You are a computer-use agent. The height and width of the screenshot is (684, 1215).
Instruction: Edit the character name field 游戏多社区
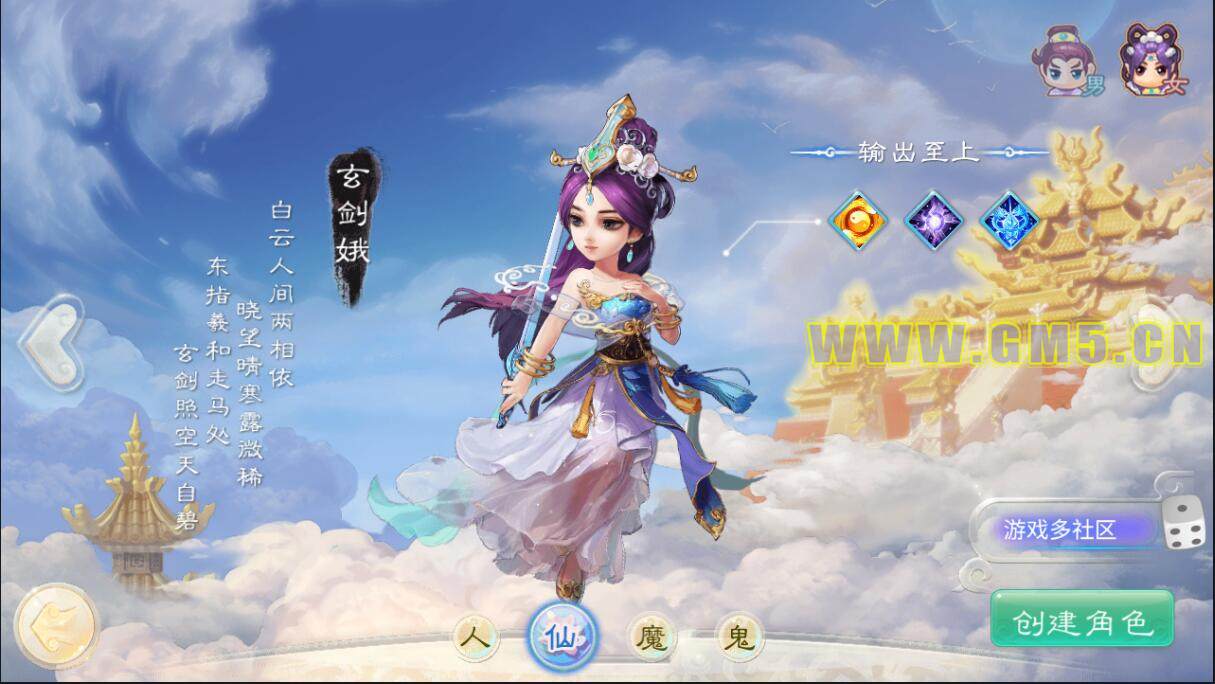click(x=1062, y=530)
